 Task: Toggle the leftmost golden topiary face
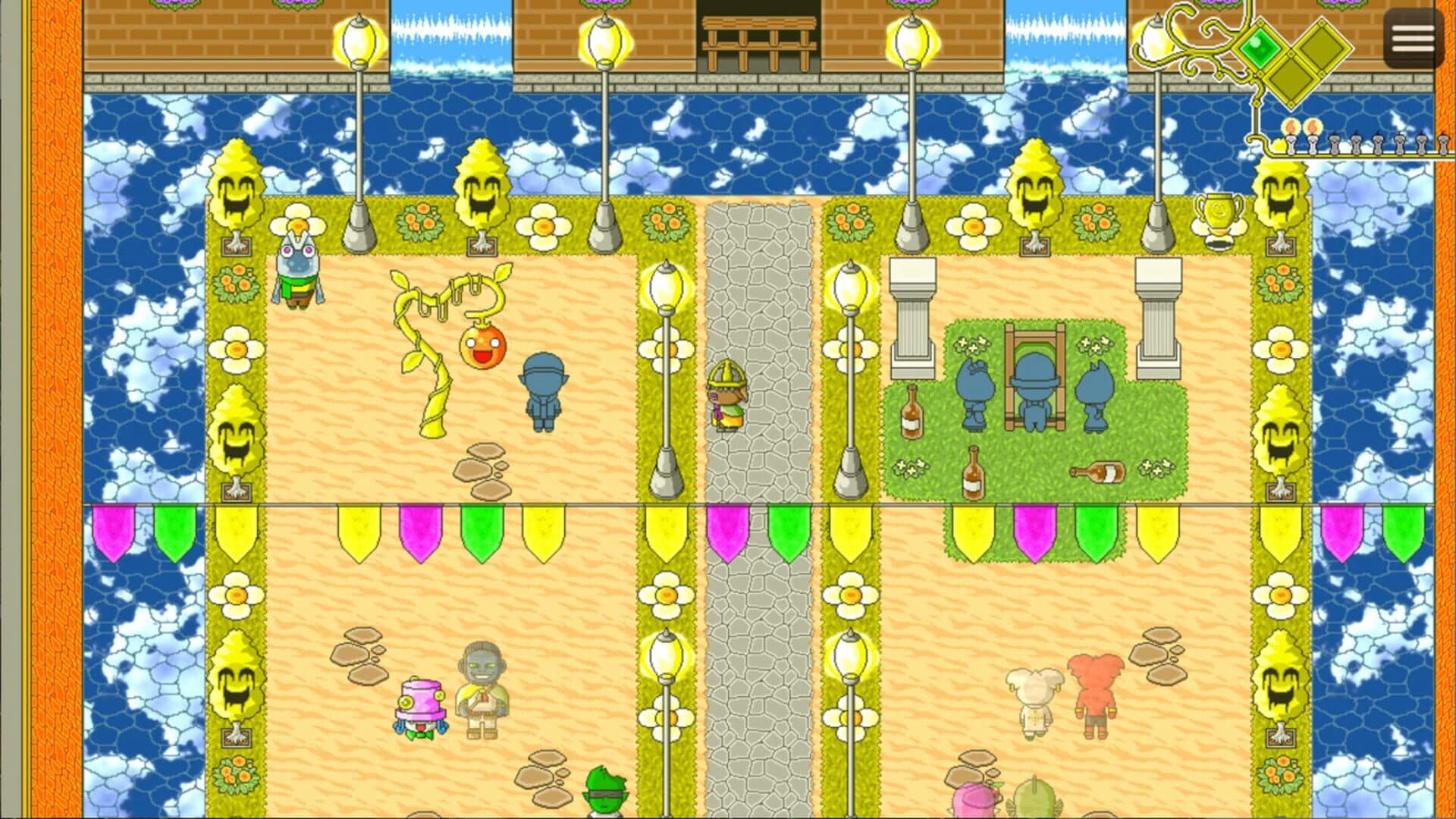pyautogui.click(x=235, y=186)
